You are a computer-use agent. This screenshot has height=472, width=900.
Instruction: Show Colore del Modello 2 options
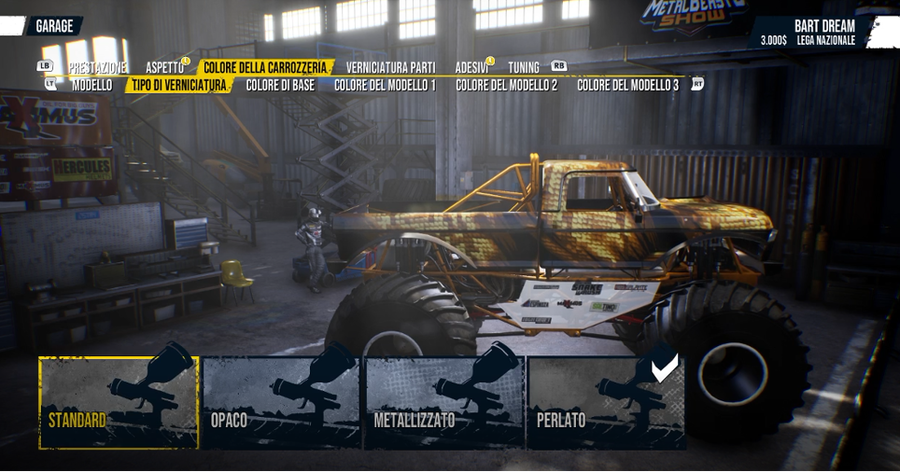click(506, 85)
